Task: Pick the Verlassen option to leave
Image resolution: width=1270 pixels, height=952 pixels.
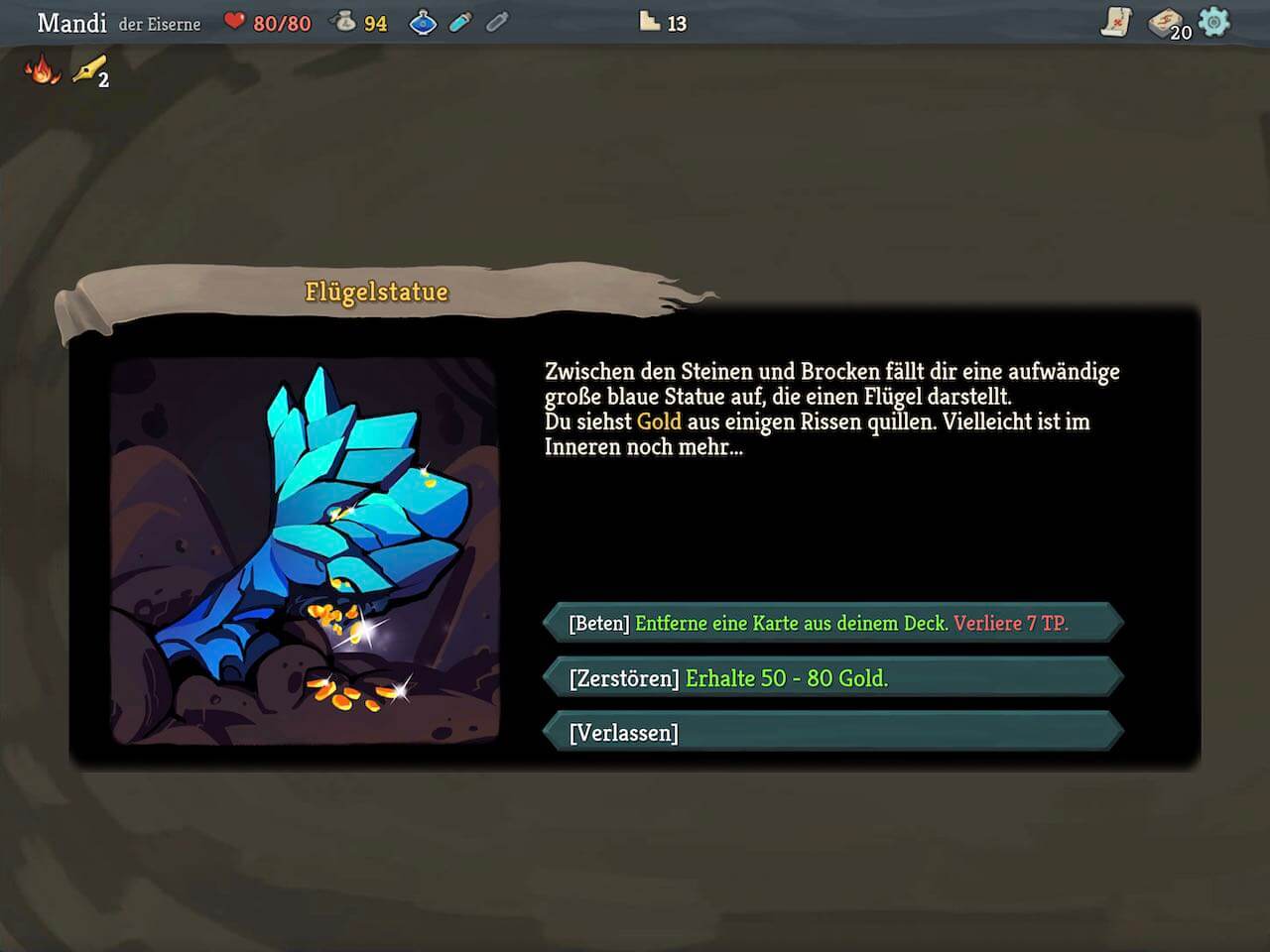Action: [833, 733]
